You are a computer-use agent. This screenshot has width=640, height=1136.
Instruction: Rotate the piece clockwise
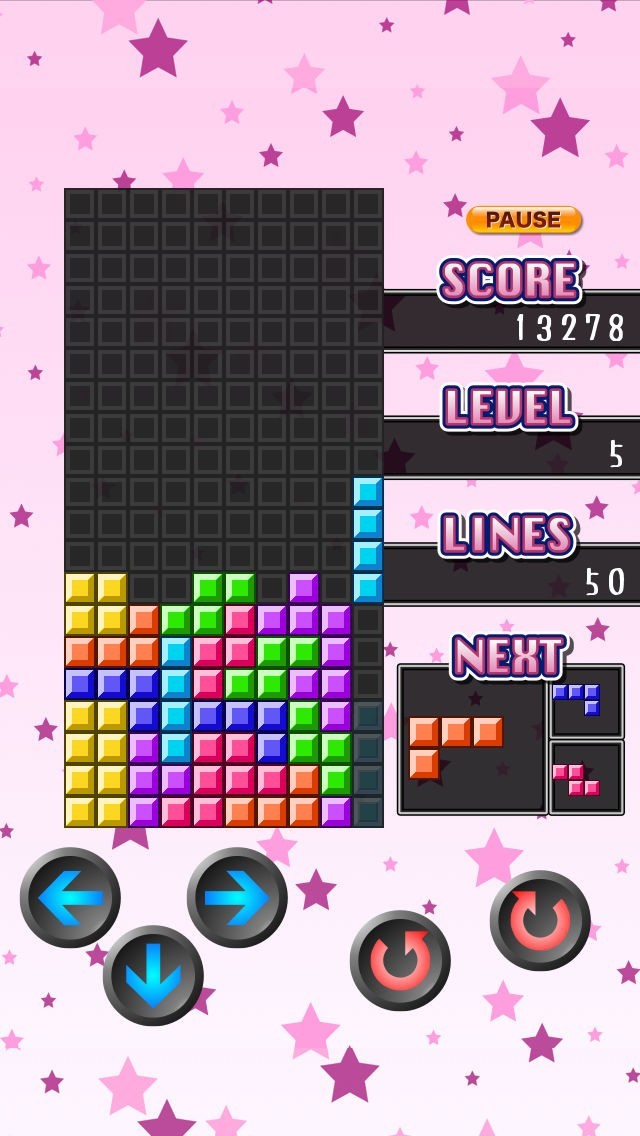[540, 920]
